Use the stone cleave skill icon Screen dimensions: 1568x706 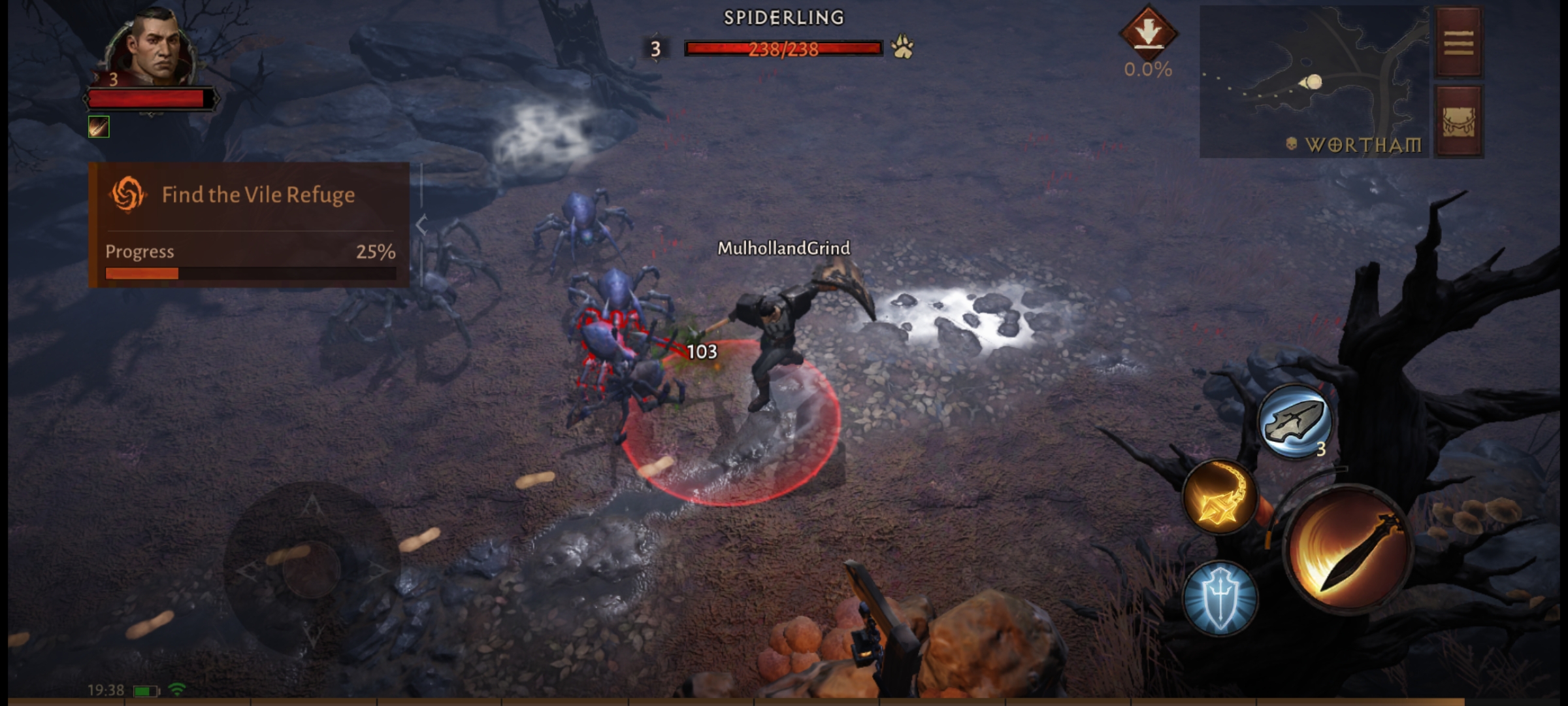click(x=1295, y=421)
